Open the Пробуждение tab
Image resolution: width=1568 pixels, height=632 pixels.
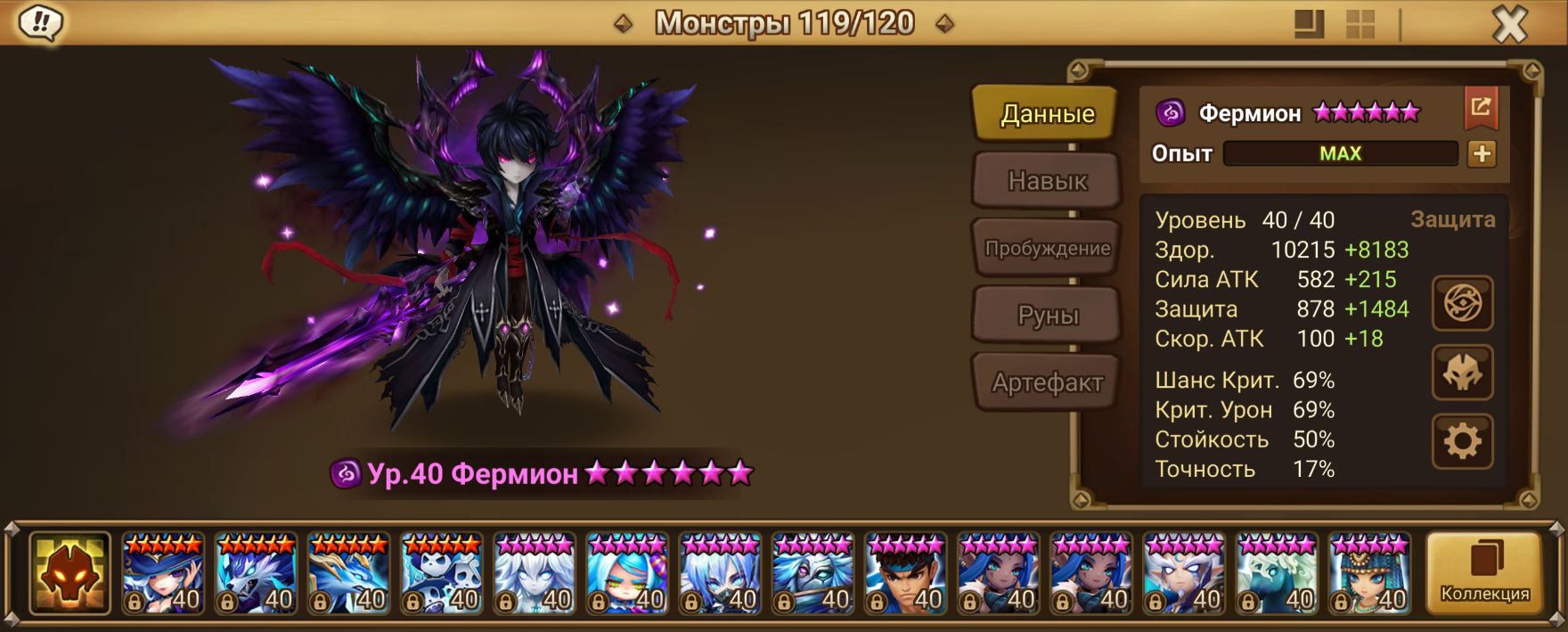[1047, 248]
